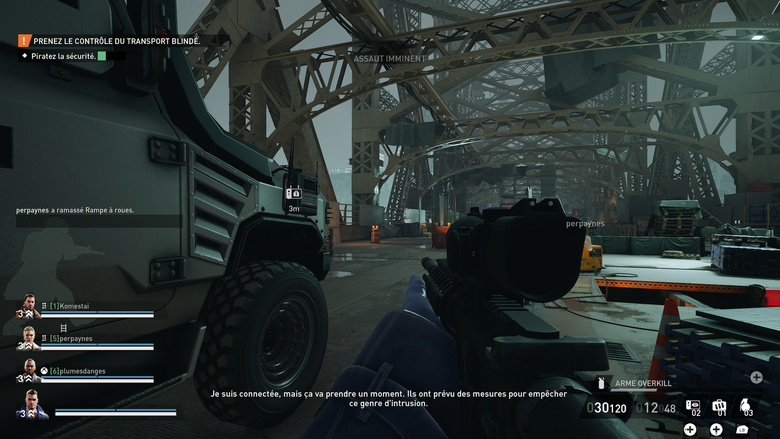This screenshot has height=439, width=780.
Task: Choose the deployable tool icon showing 02
Action: (x=693, y=406)
